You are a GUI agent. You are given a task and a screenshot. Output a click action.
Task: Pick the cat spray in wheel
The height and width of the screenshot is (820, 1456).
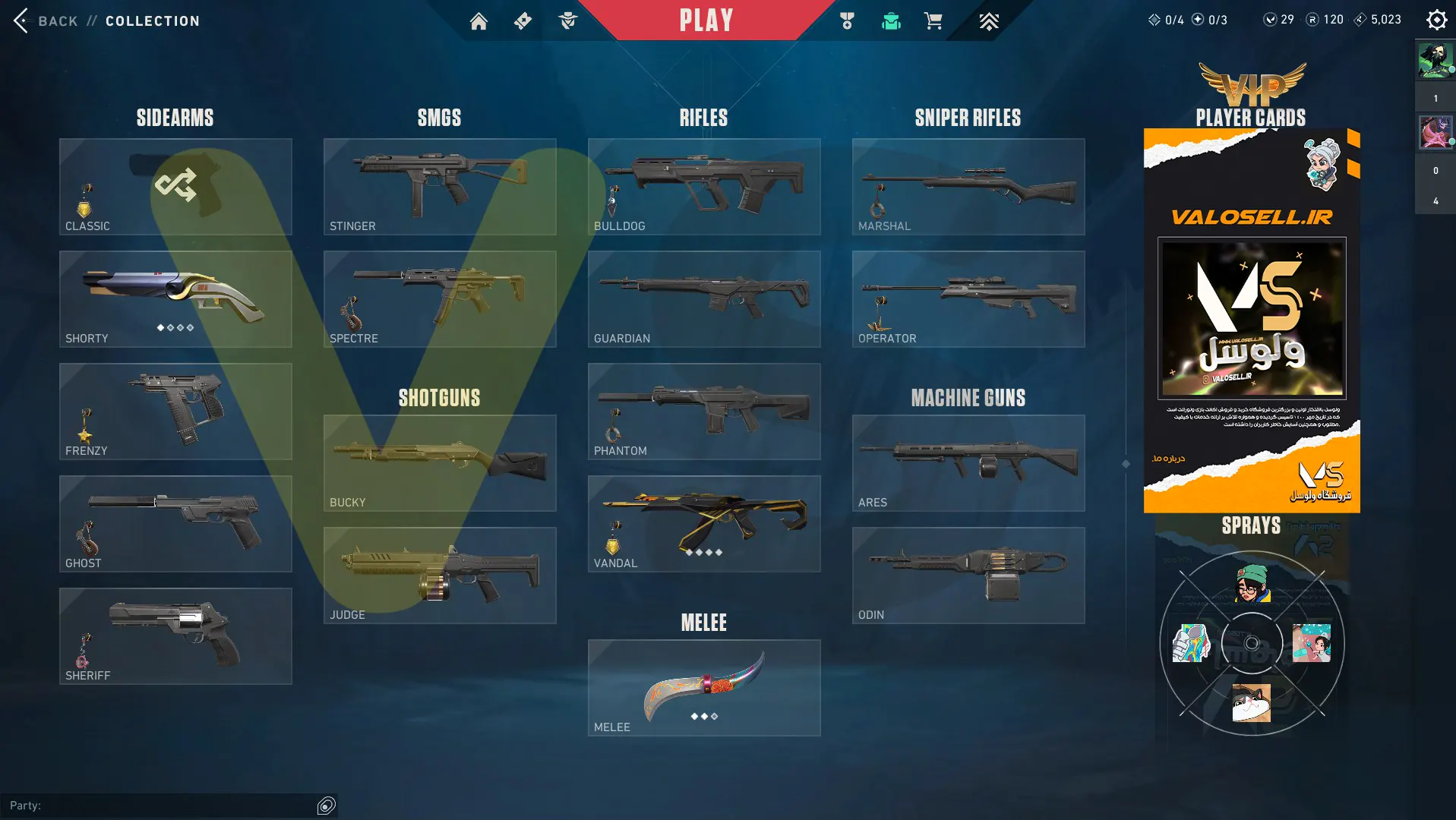[x=1251, y=702]
